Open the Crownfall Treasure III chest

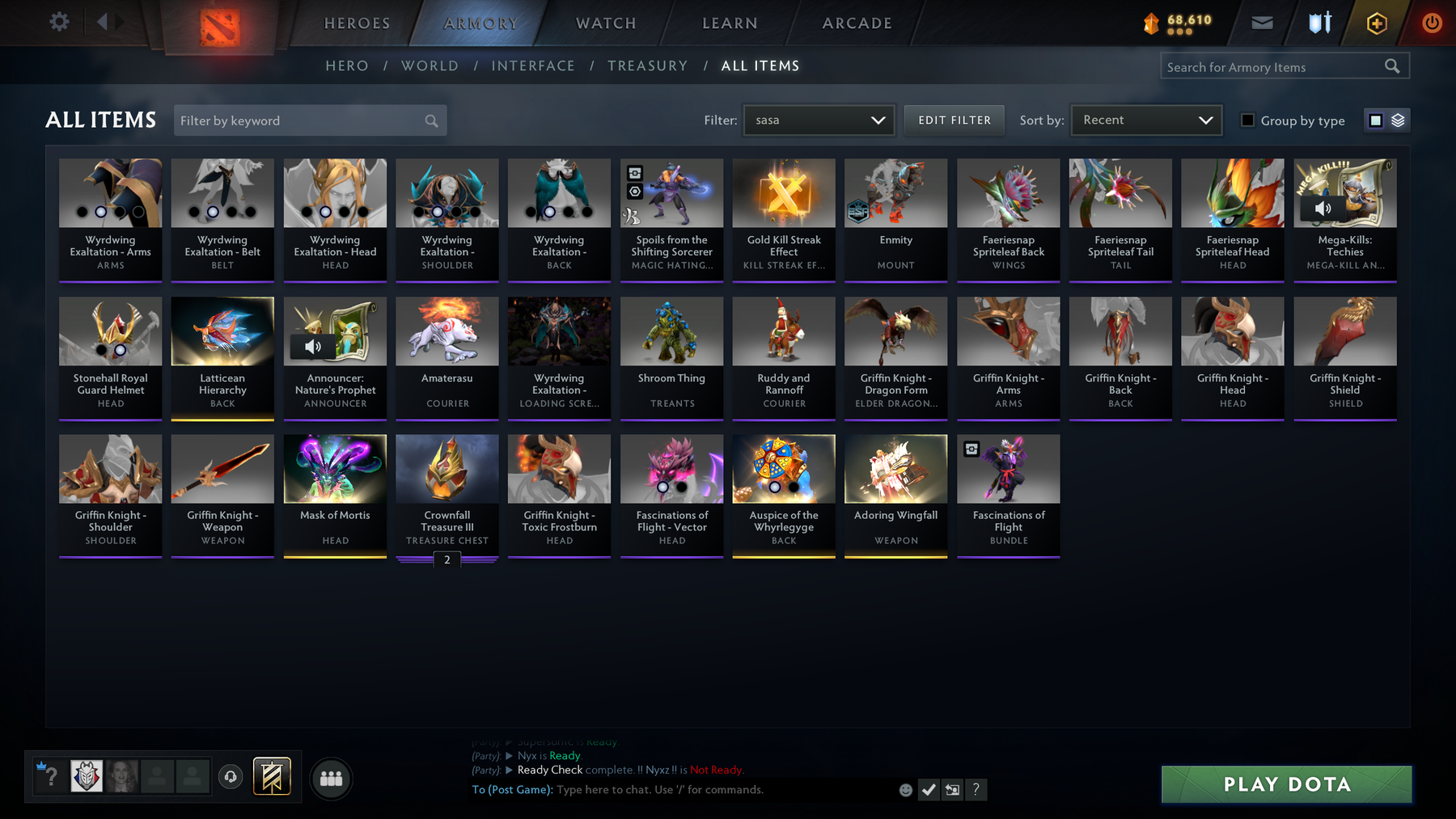tap(447, 495)
